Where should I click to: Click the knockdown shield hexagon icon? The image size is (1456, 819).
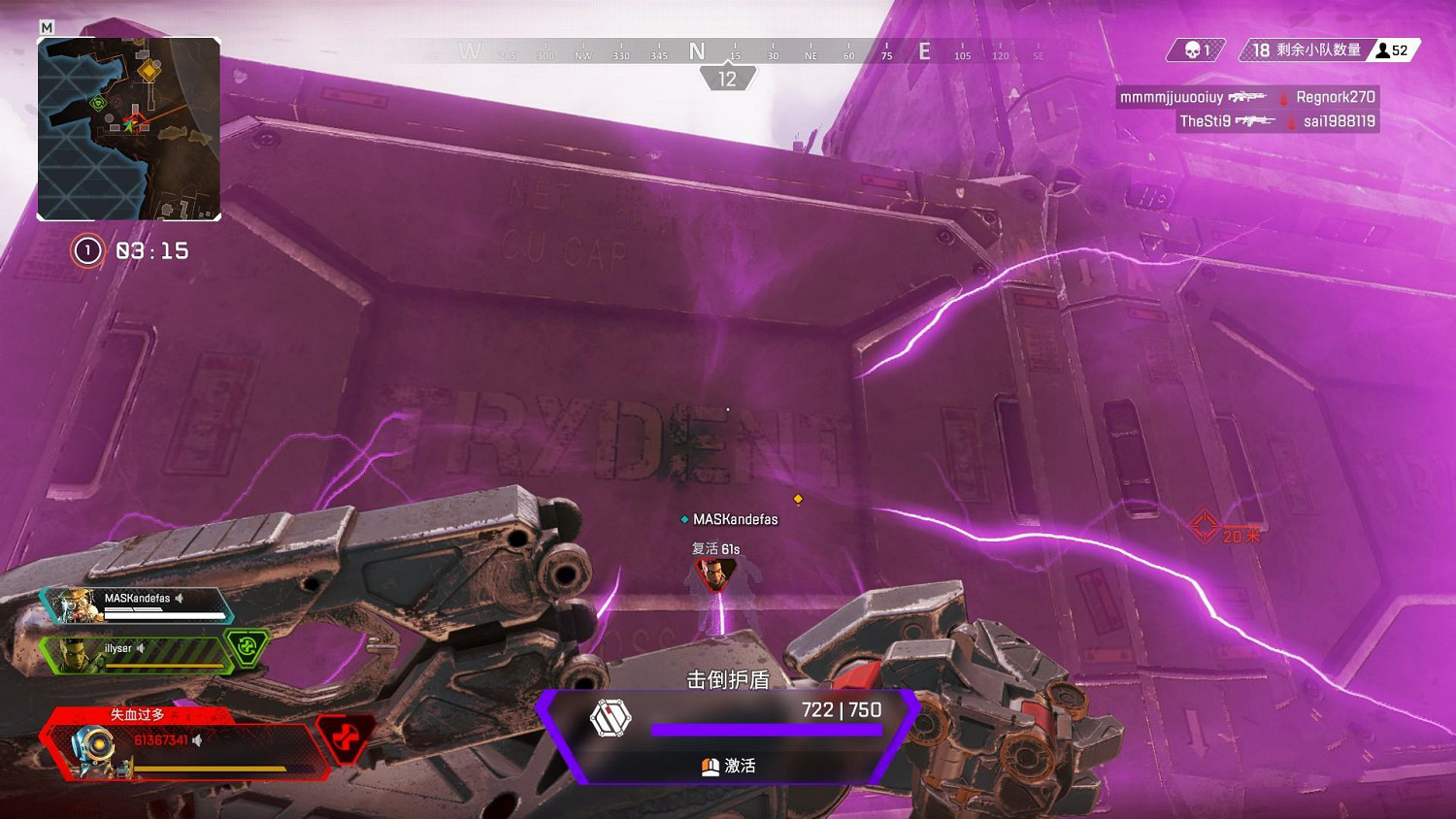coord(610,719)
